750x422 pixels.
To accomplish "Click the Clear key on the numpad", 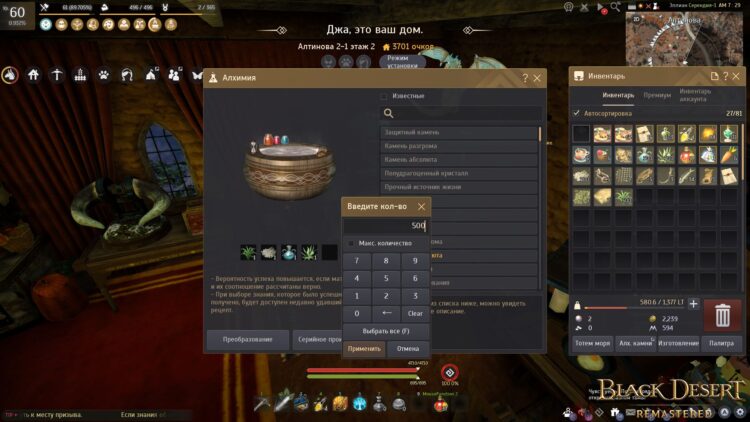I will (x=415, y=313).
